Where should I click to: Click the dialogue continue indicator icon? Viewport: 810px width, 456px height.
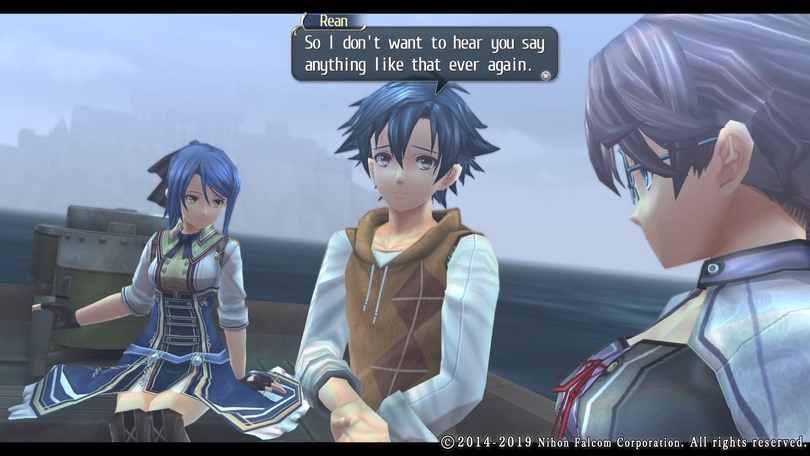(545, 74)
